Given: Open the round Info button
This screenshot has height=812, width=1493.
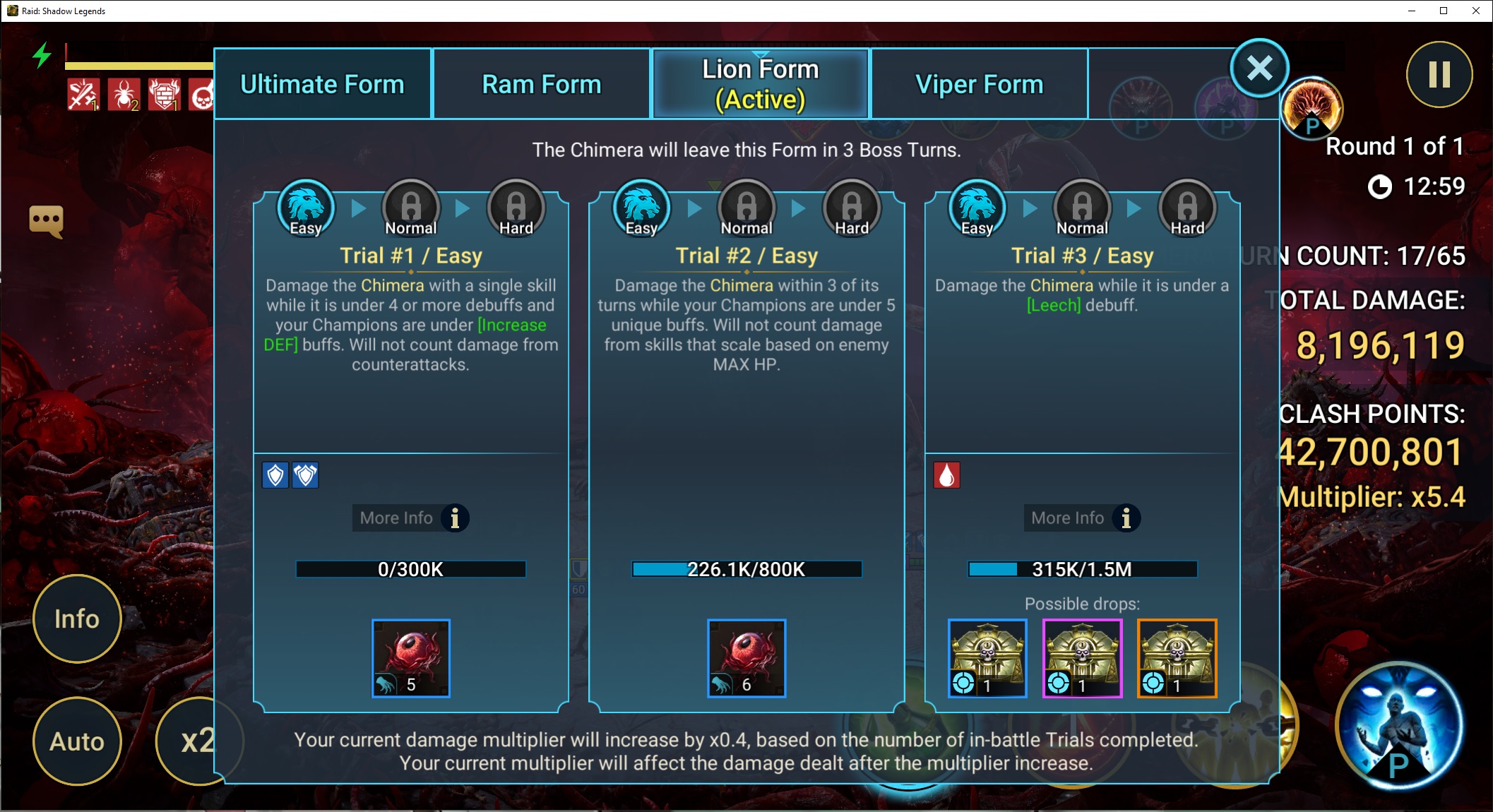Looking at the screenshot, I should (77, 619).
